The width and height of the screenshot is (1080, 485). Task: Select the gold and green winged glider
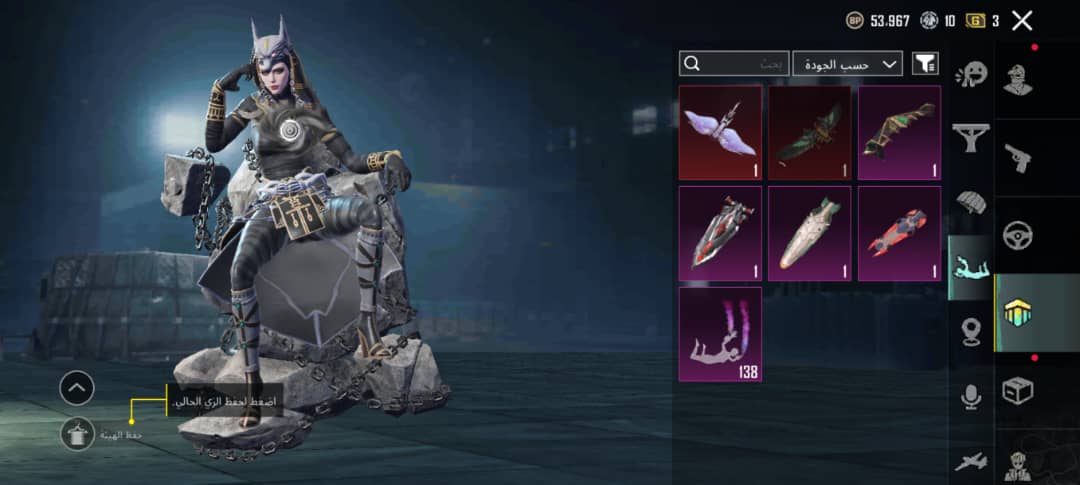point(899,133)
